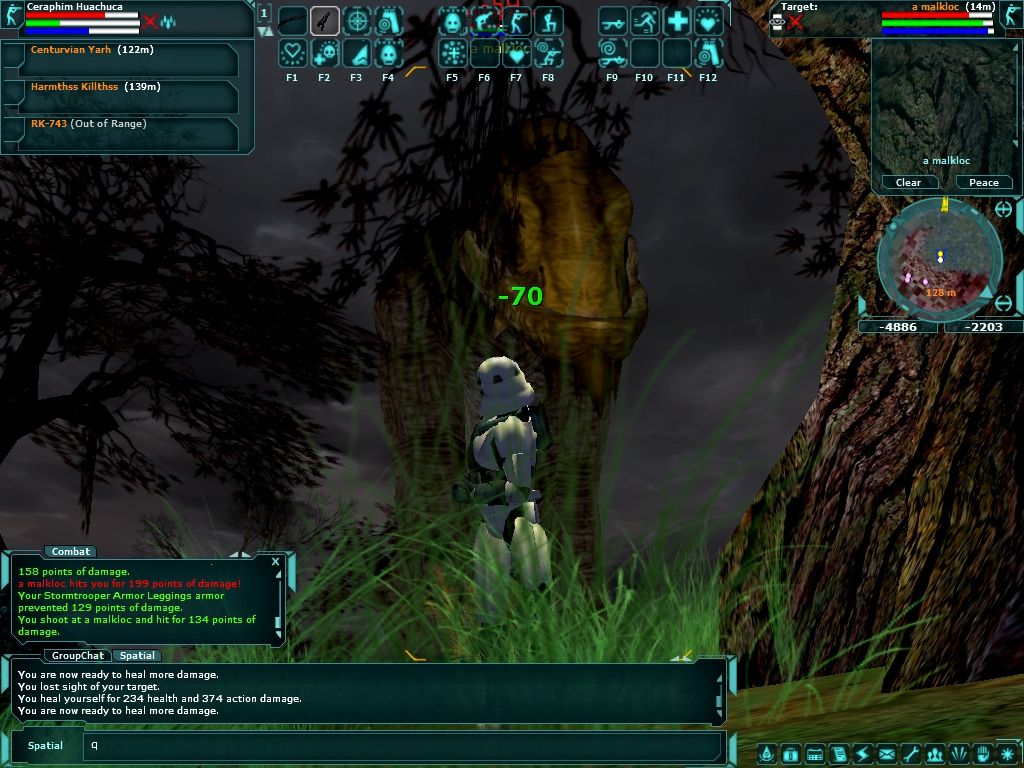Open the GroupChat tab
The height and width of the screenshot is (768, 1024).
pyautogui.click(x=77, y=656)
